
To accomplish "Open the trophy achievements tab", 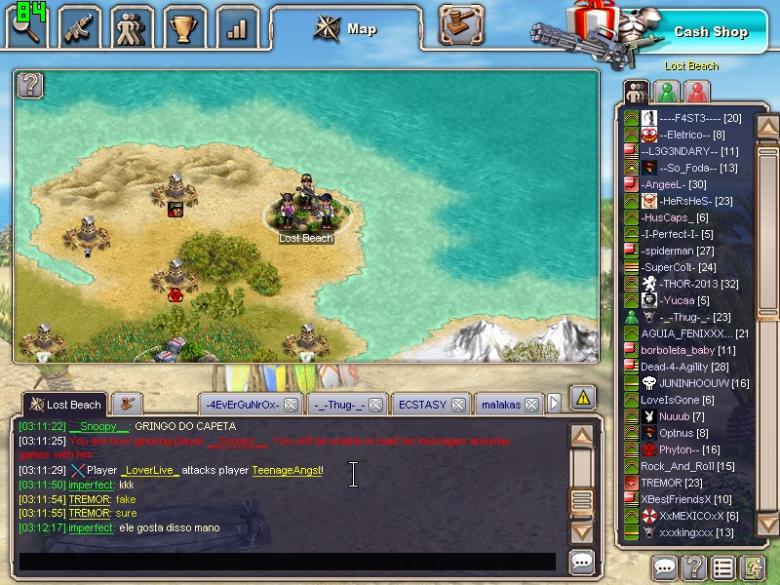I will point(183,28).
